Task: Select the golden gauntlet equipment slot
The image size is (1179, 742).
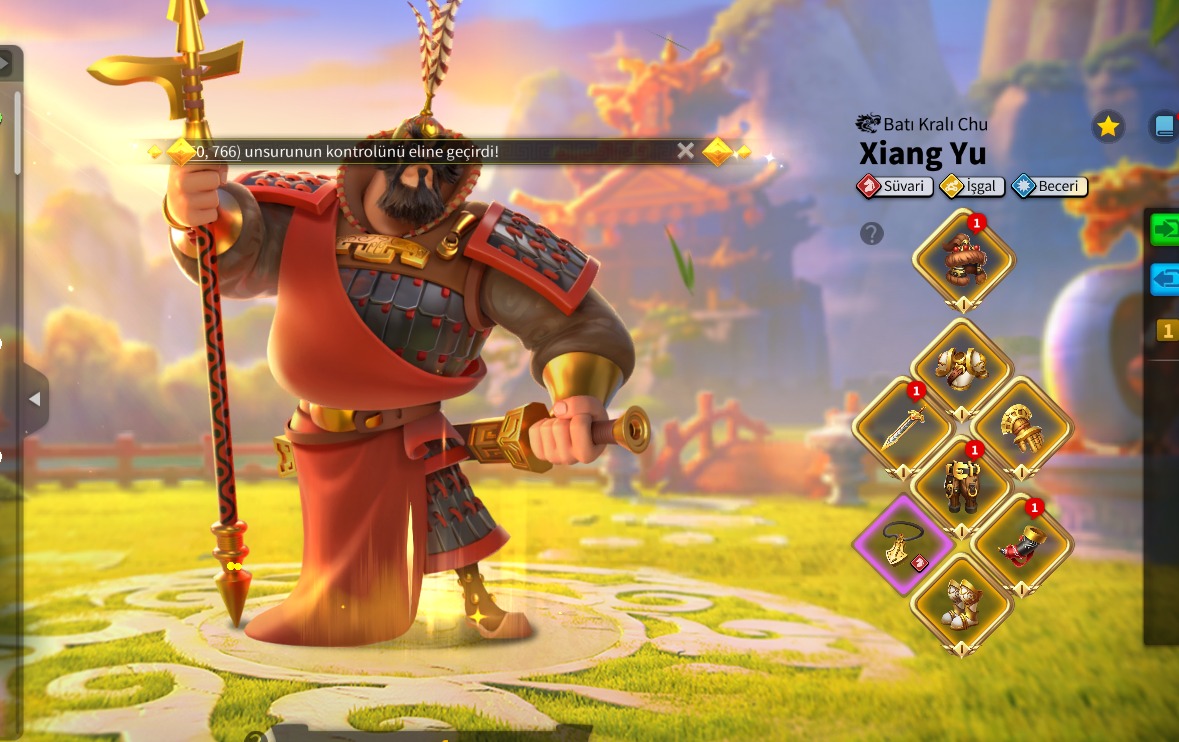Action: (1022, 427)
